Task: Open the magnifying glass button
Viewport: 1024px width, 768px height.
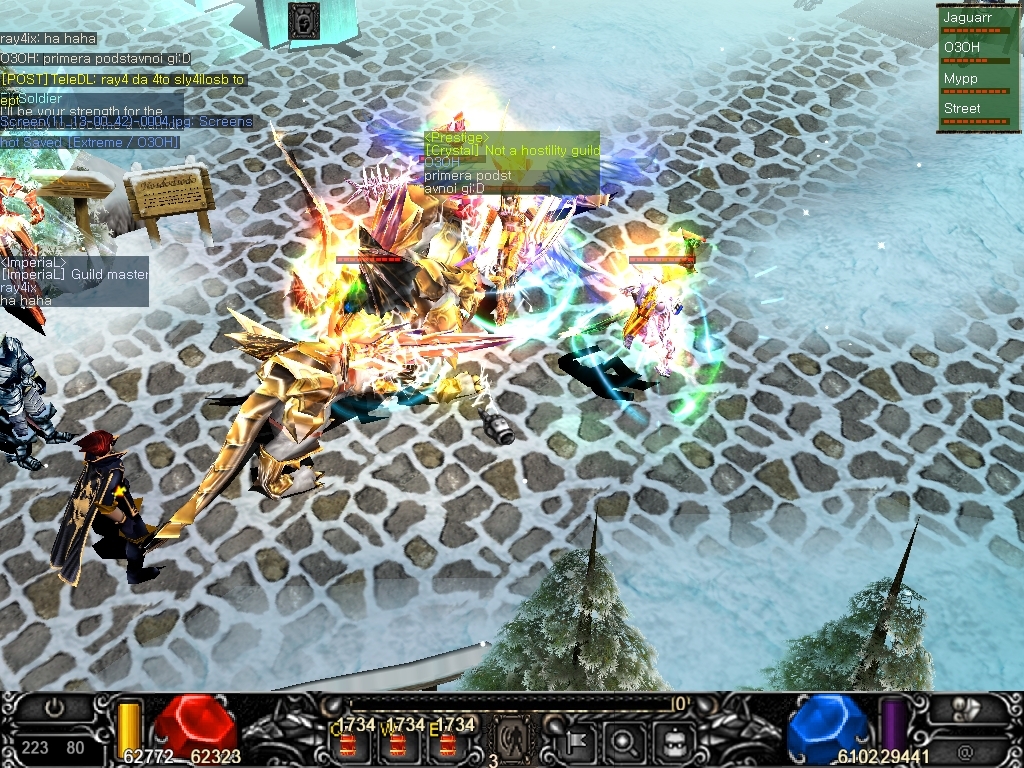Action: 623,742
